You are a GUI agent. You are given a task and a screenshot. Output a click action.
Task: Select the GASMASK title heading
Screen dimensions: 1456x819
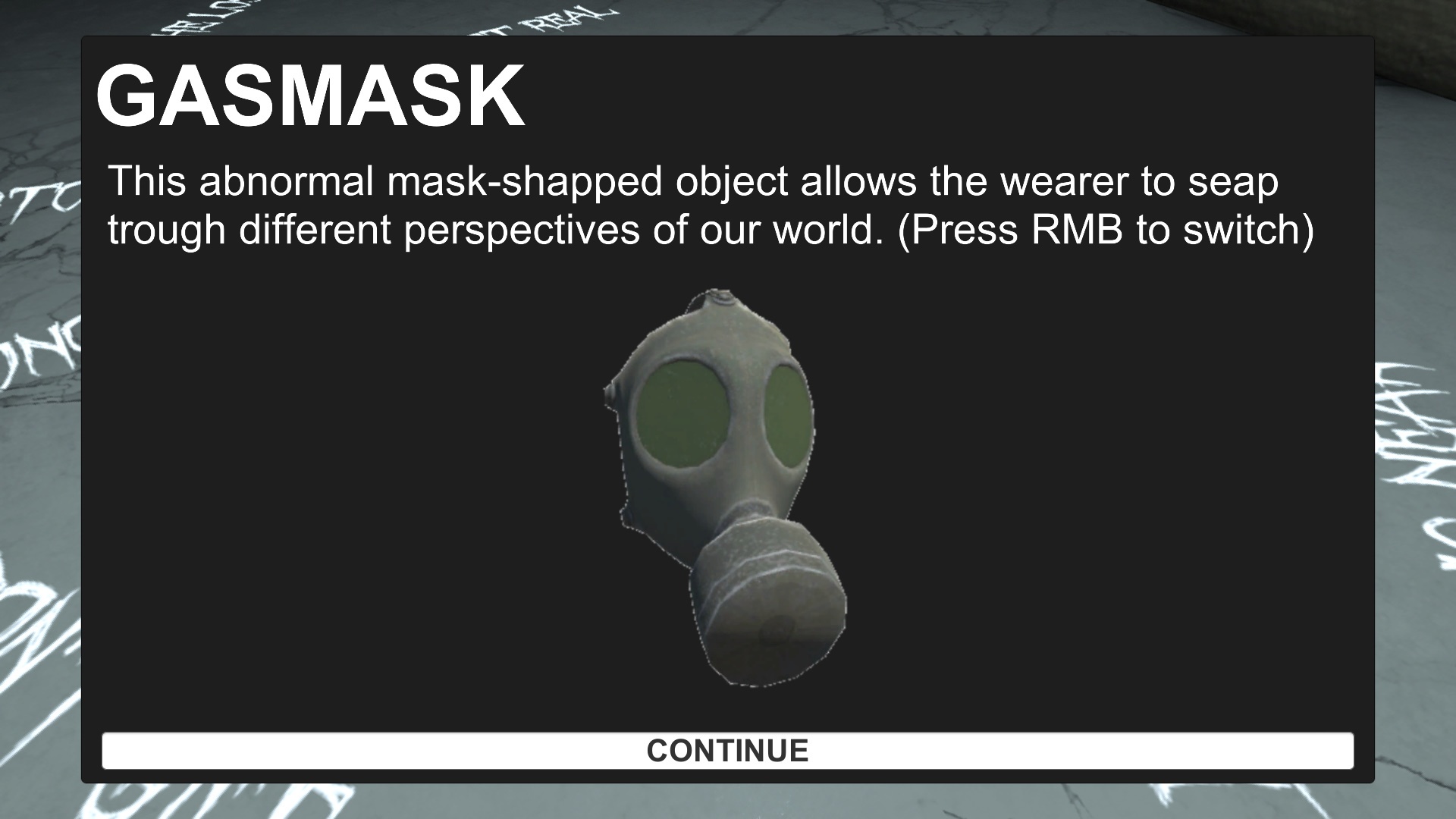(x=312, y=96)
